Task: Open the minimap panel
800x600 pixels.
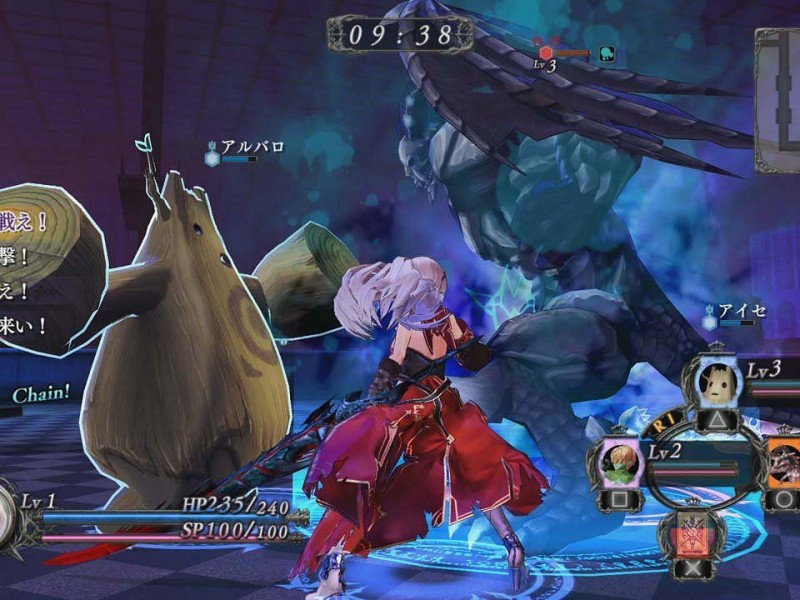Action: tap(779, 88)
